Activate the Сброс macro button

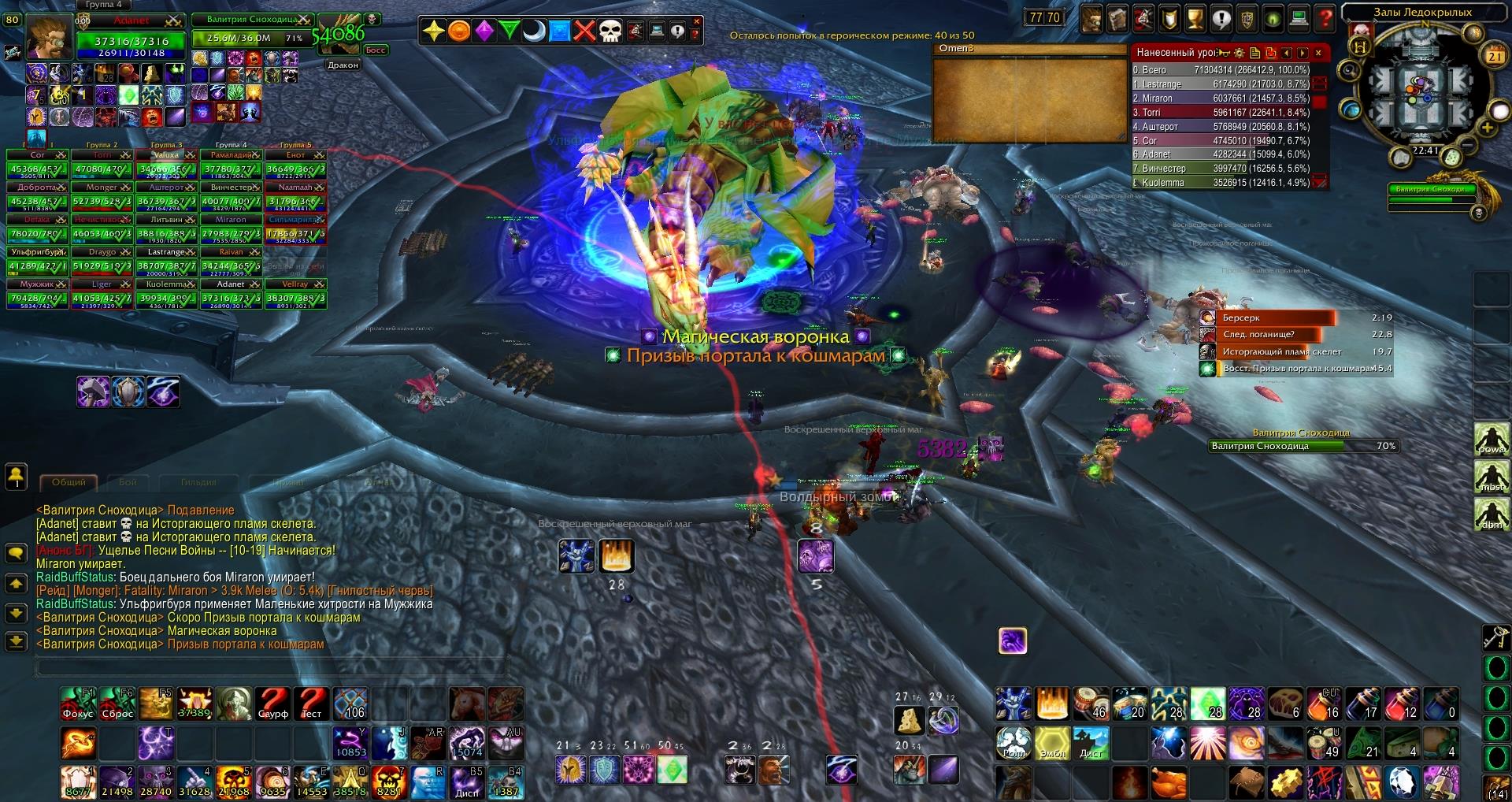[x=117, y=704]
